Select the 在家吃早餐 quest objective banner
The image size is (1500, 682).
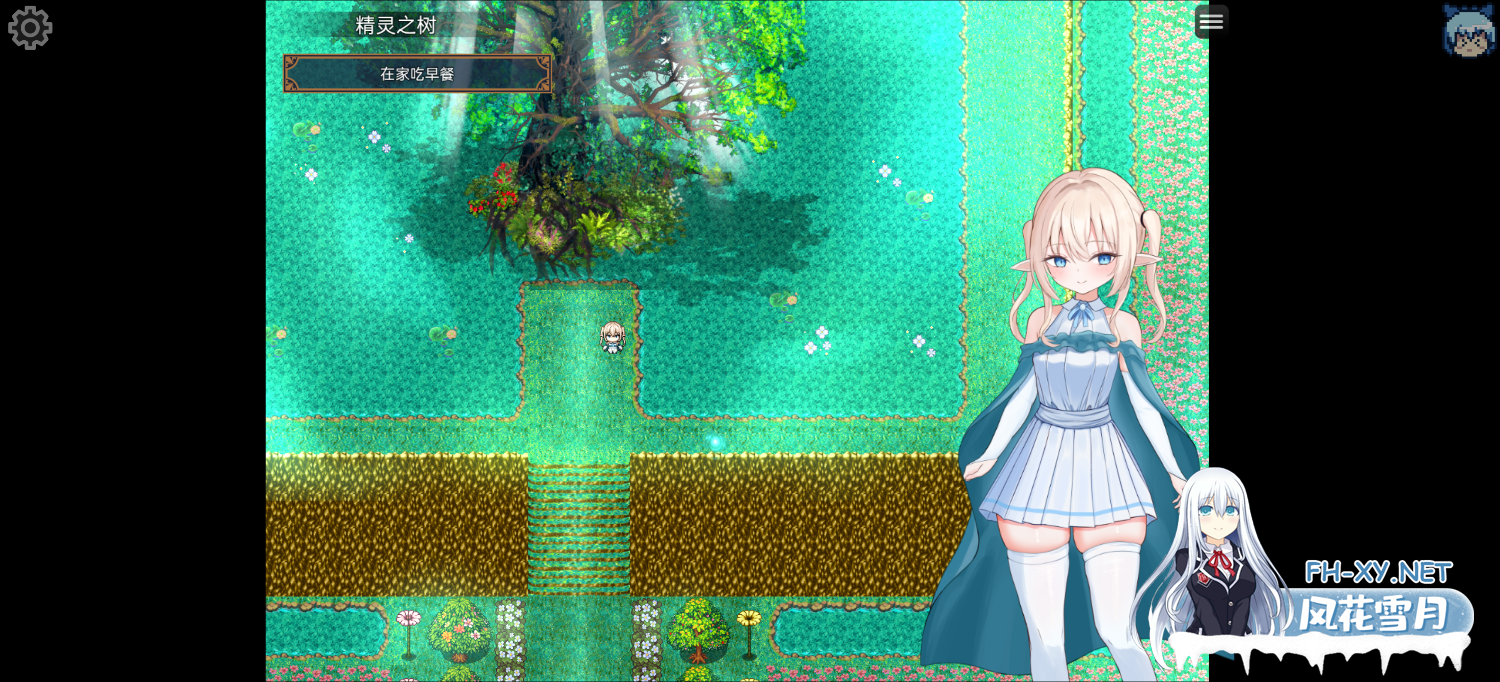pyautogui.click(x=417, y=74)
